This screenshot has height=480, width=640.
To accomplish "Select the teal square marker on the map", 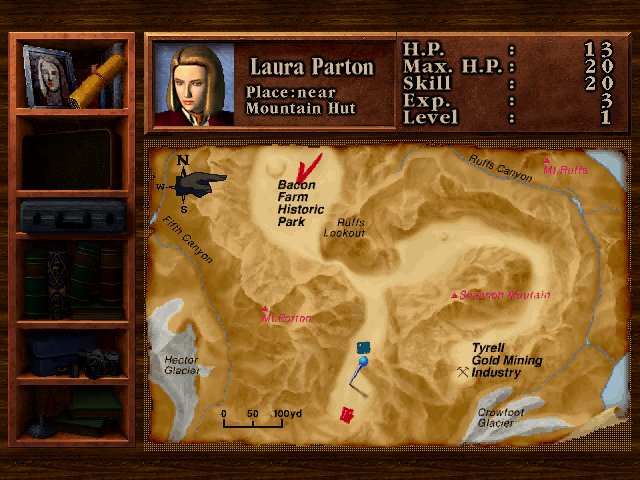I will [x=363, y=346].
